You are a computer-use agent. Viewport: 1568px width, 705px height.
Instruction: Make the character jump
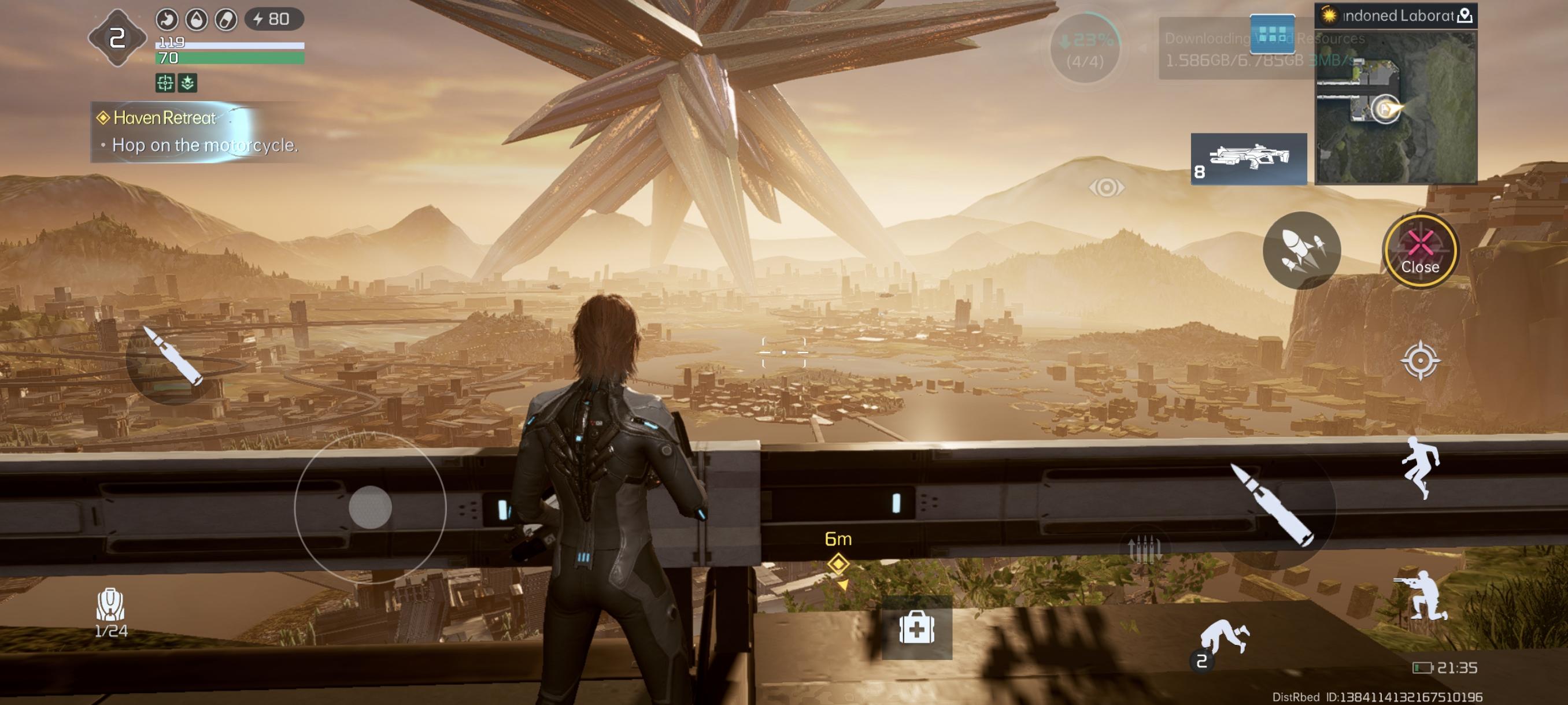tap(1421, 467)
